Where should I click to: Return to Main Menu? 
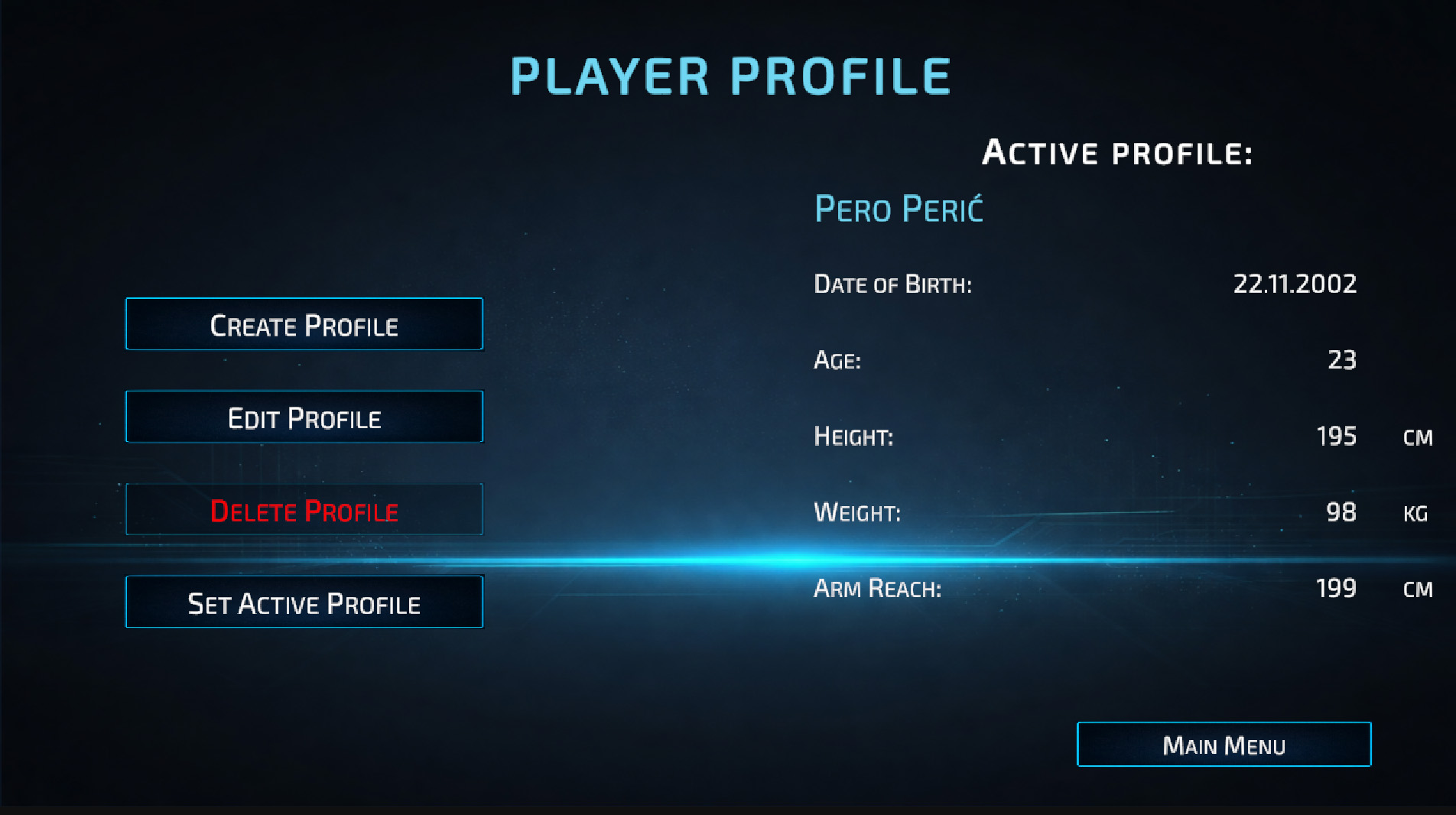click(x=1224, y=744)
